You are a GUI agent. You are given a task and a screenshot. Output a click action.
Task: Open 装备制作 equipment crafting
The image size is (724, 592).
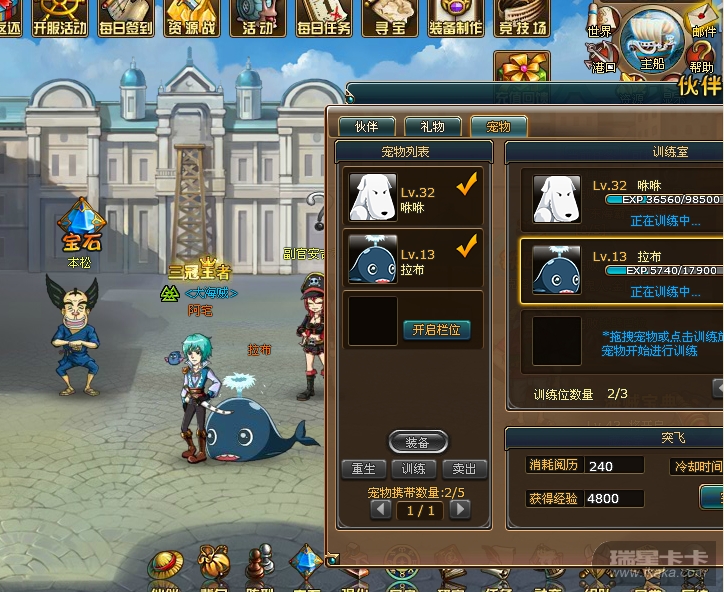coord(455,18)
